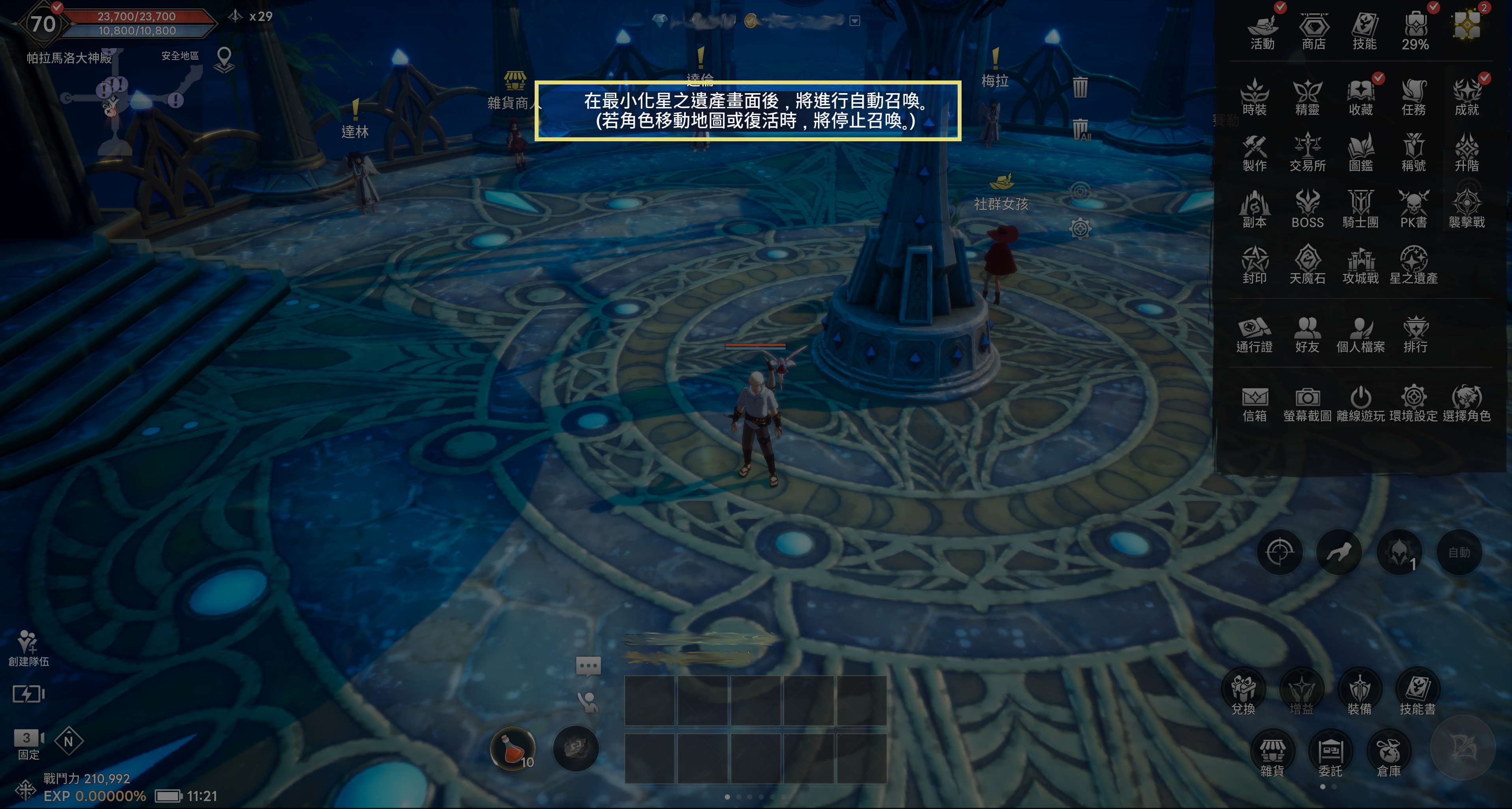Select the BOSS menu icon
1512x809 pixels.
[1307, 208]
